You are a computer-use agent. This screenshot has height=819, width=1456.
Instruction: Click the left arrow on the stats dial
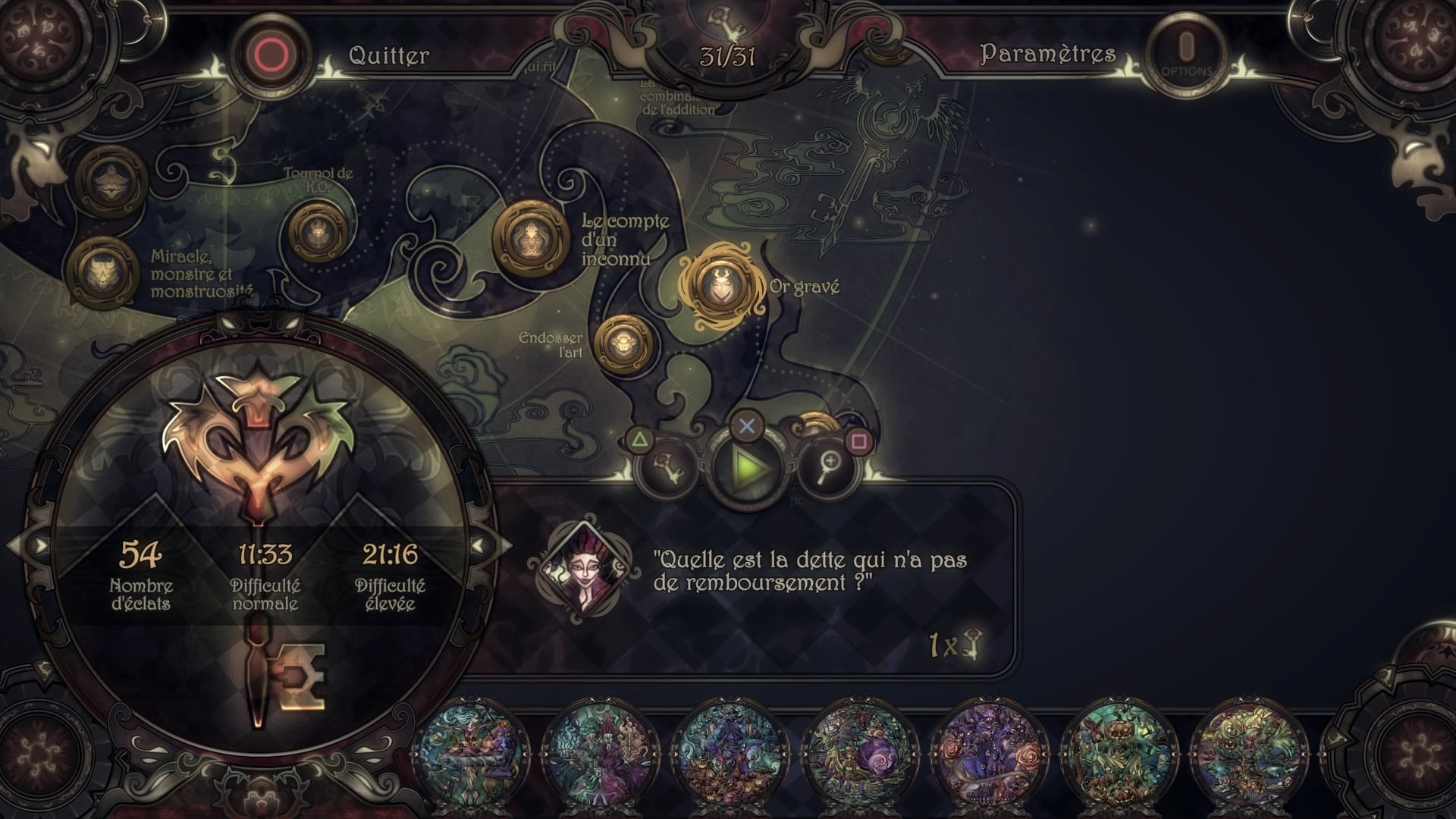click(x=38, y=545)
